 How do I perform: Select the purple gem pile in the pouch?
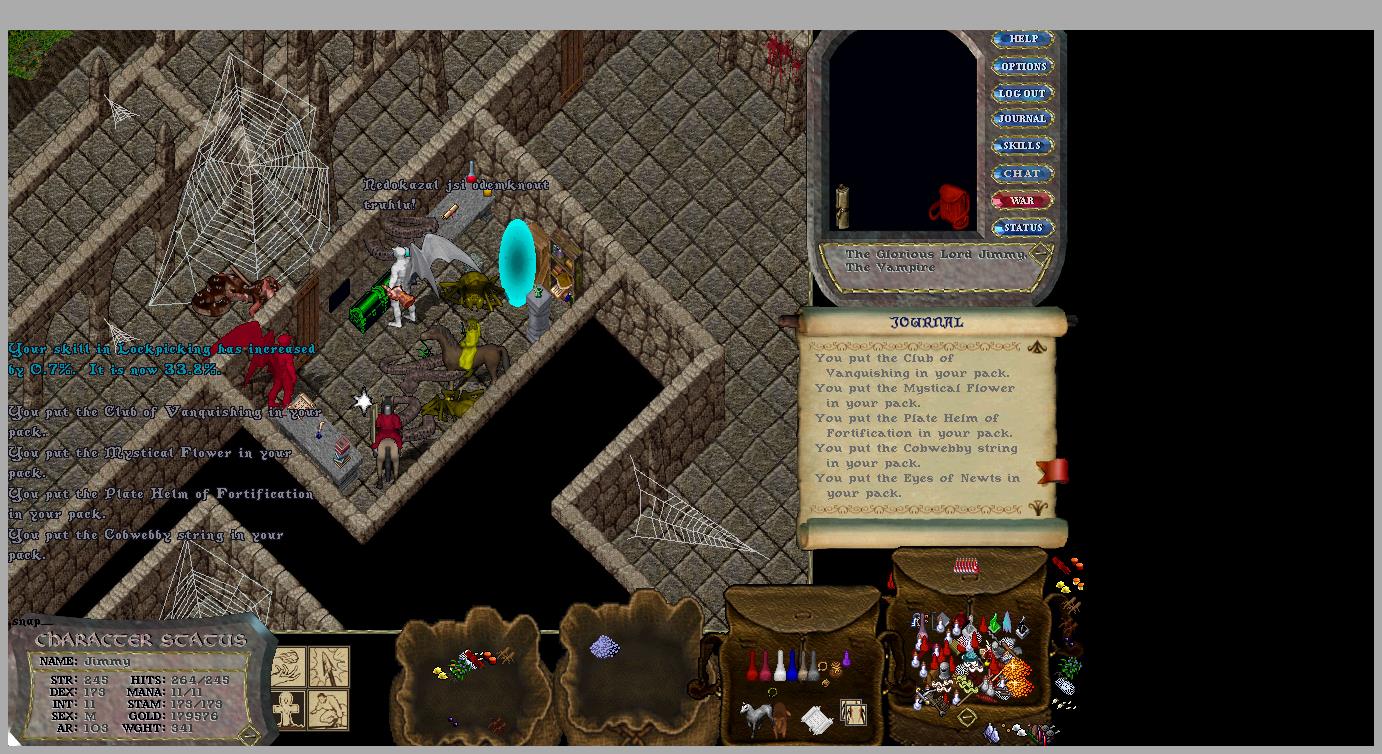coord(604,647)
